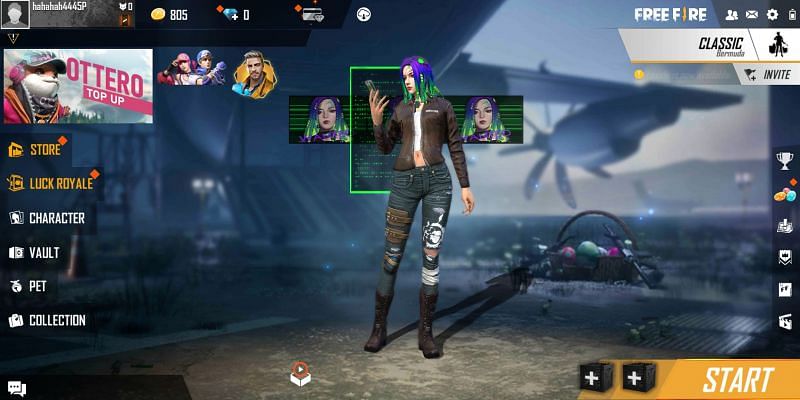Open the chat speech bubble
The width and height of the screenshot is (800, 400).
[17, 388]
